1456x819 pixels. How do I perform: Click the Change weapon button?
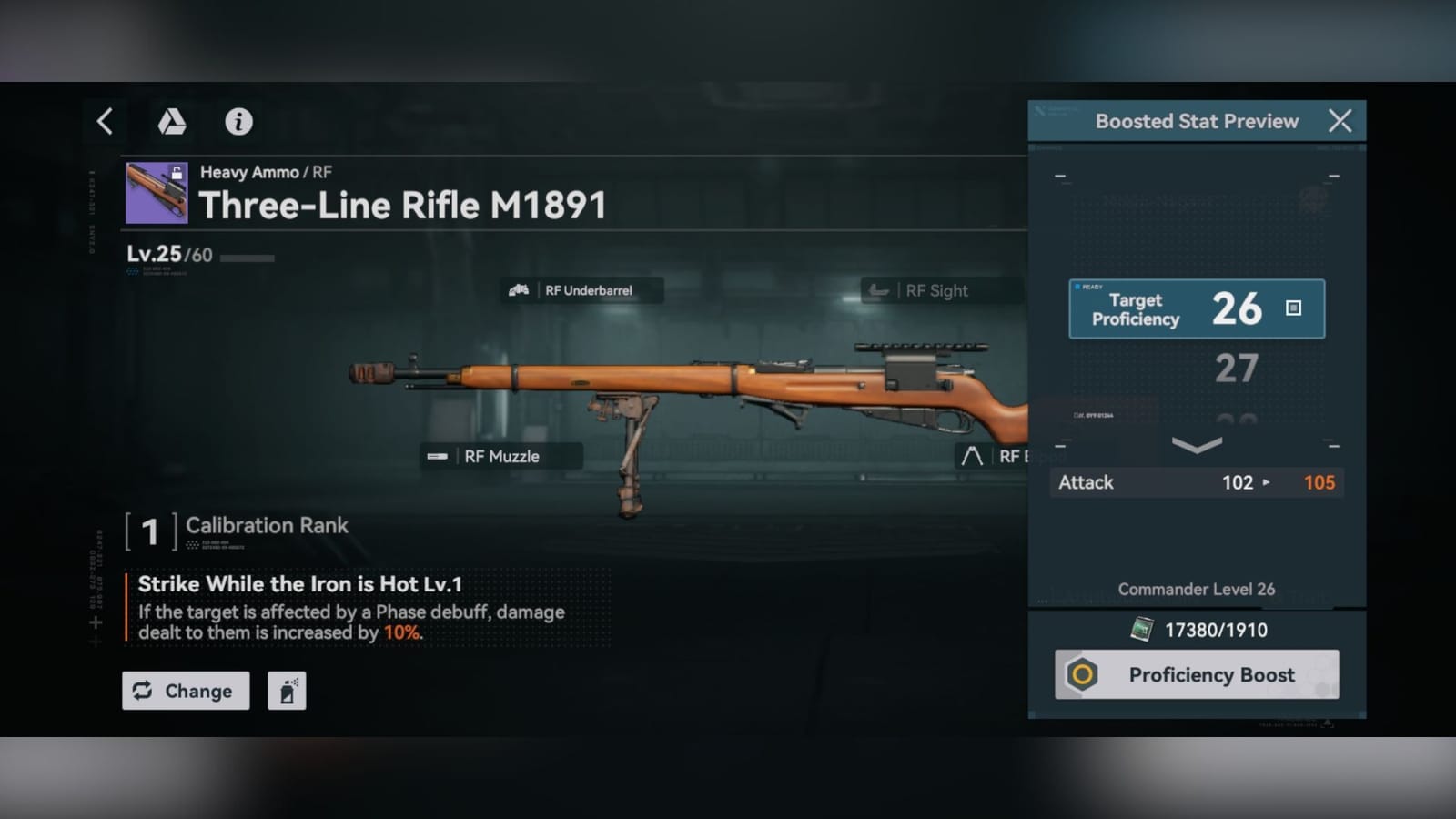186,691
